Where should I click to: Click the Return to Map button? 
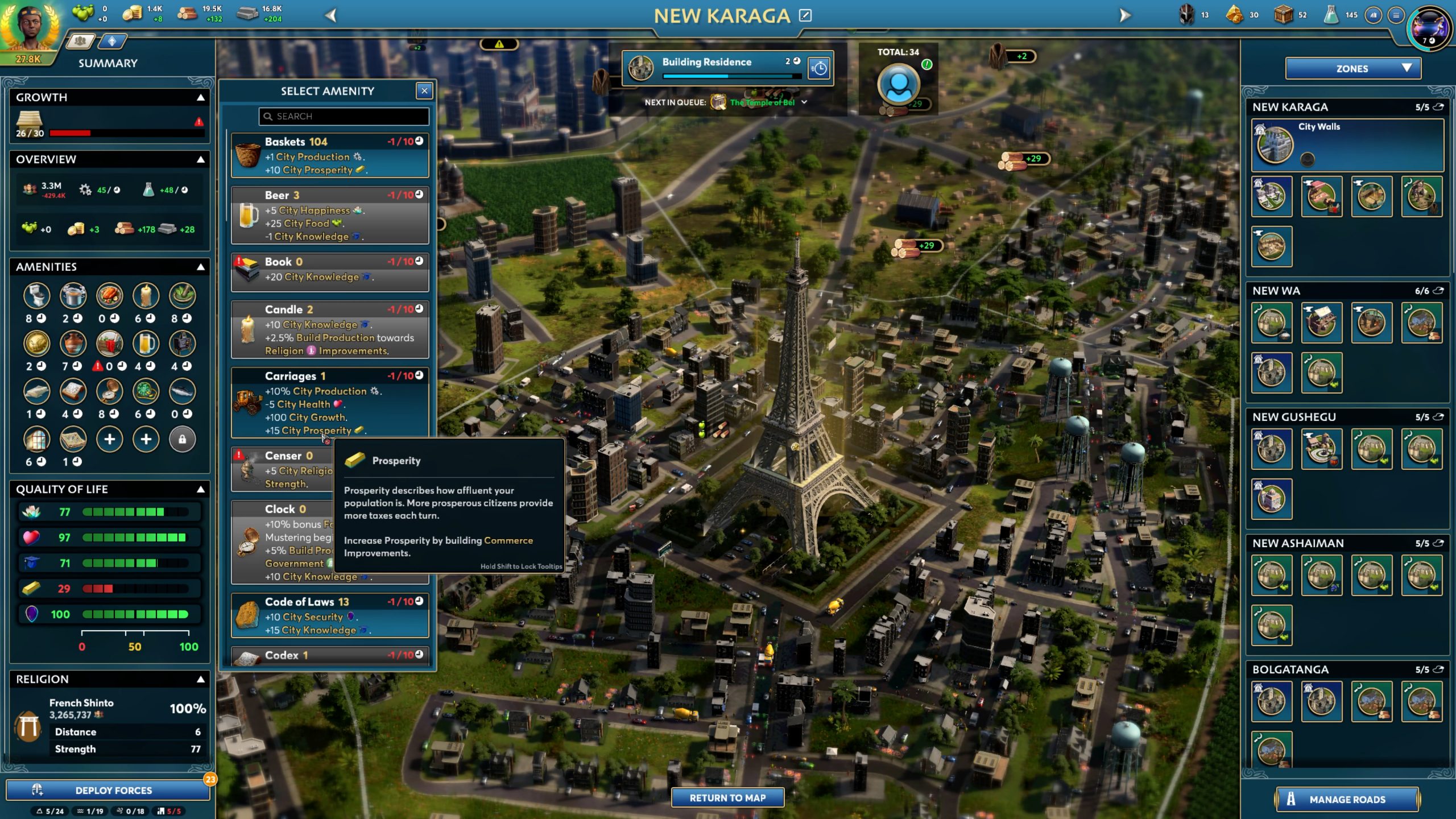pyautogui.click(x=727, y=797)
